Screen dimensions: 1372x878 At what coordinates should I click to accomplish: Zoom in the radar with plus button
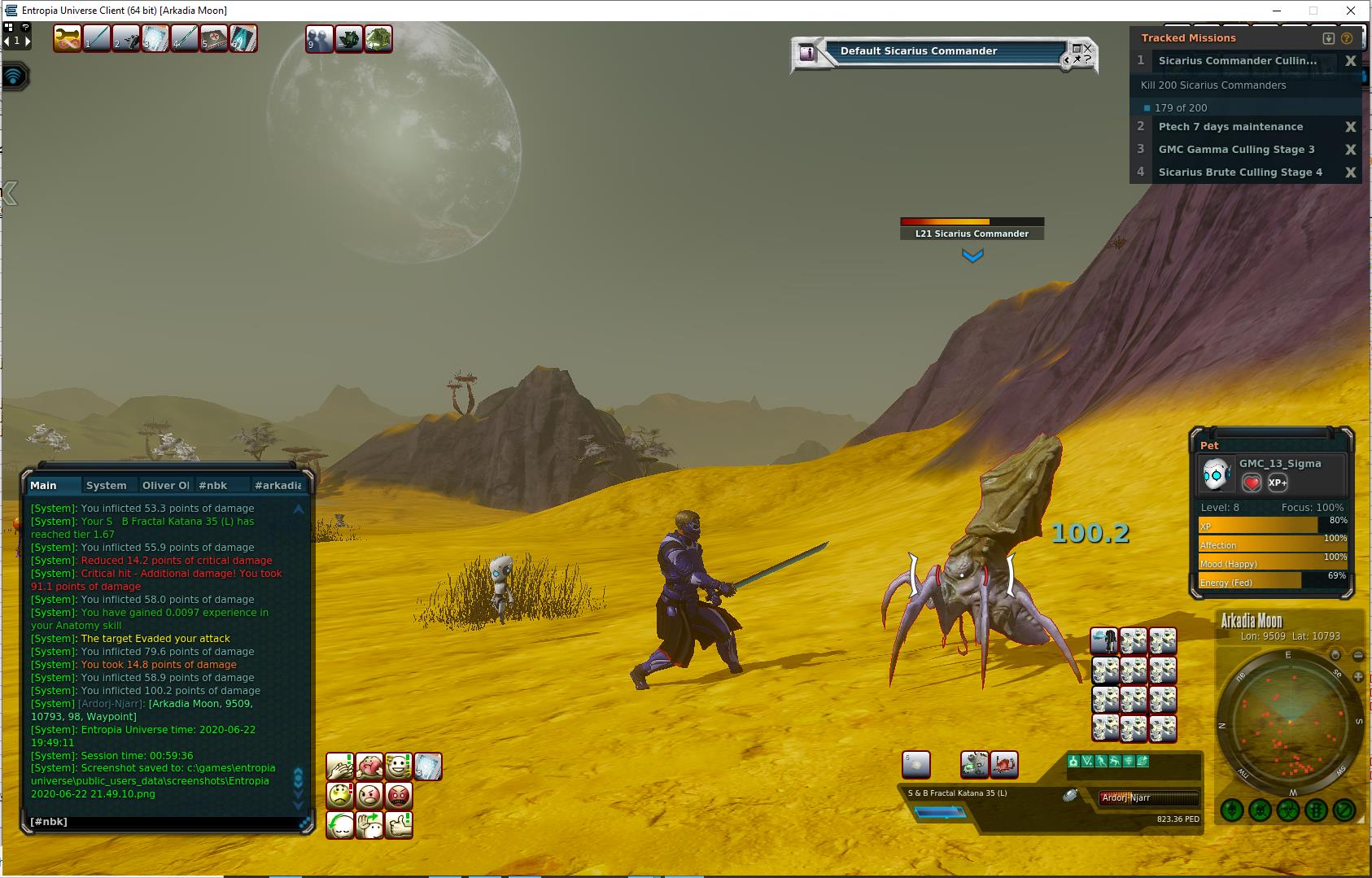[x=1357, y=677]
